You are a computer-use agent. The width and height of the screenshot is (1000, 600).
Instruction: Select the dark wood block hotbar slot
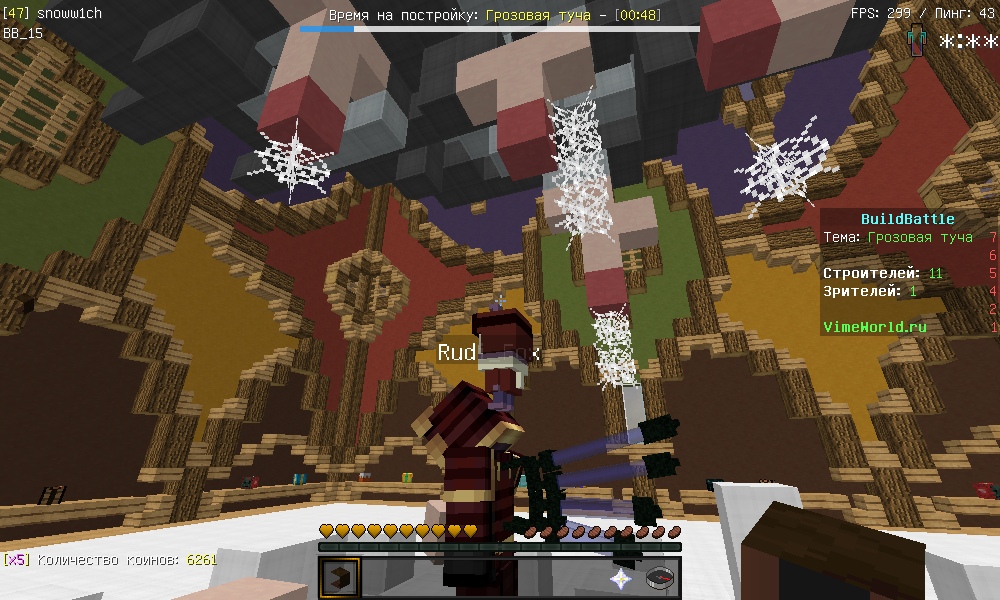(339, 578)
